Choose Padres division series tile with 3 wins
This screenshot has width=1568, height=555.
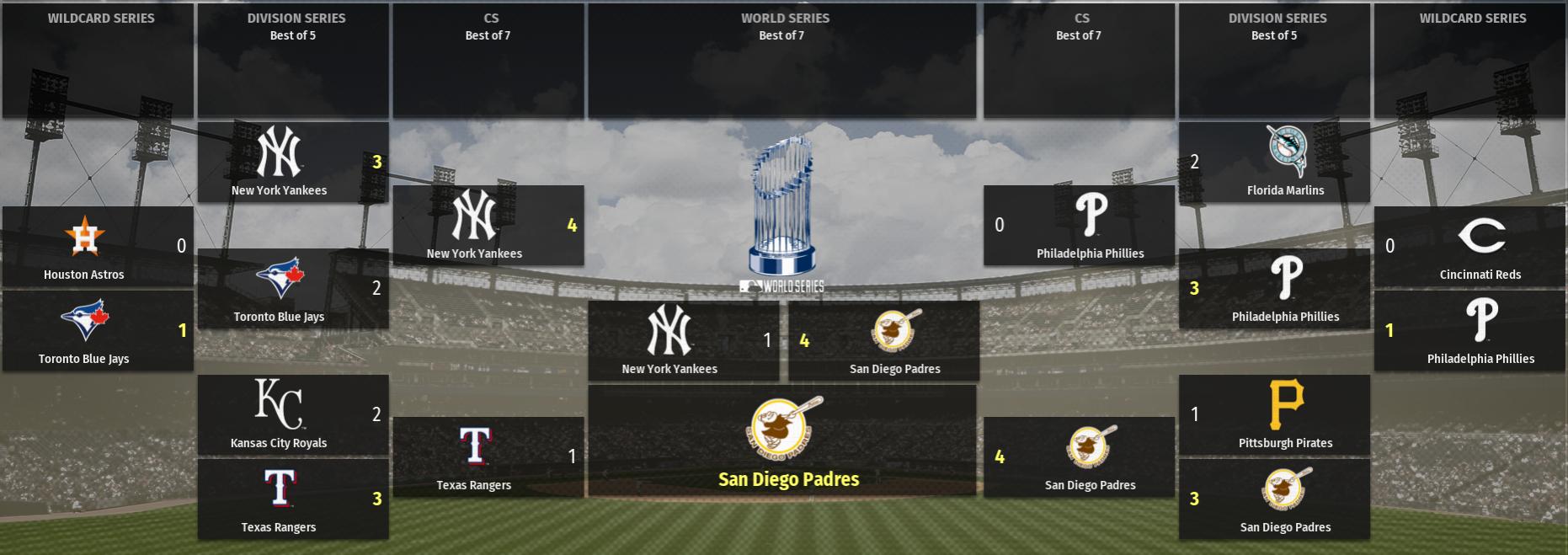click(x=1274, y=499)
